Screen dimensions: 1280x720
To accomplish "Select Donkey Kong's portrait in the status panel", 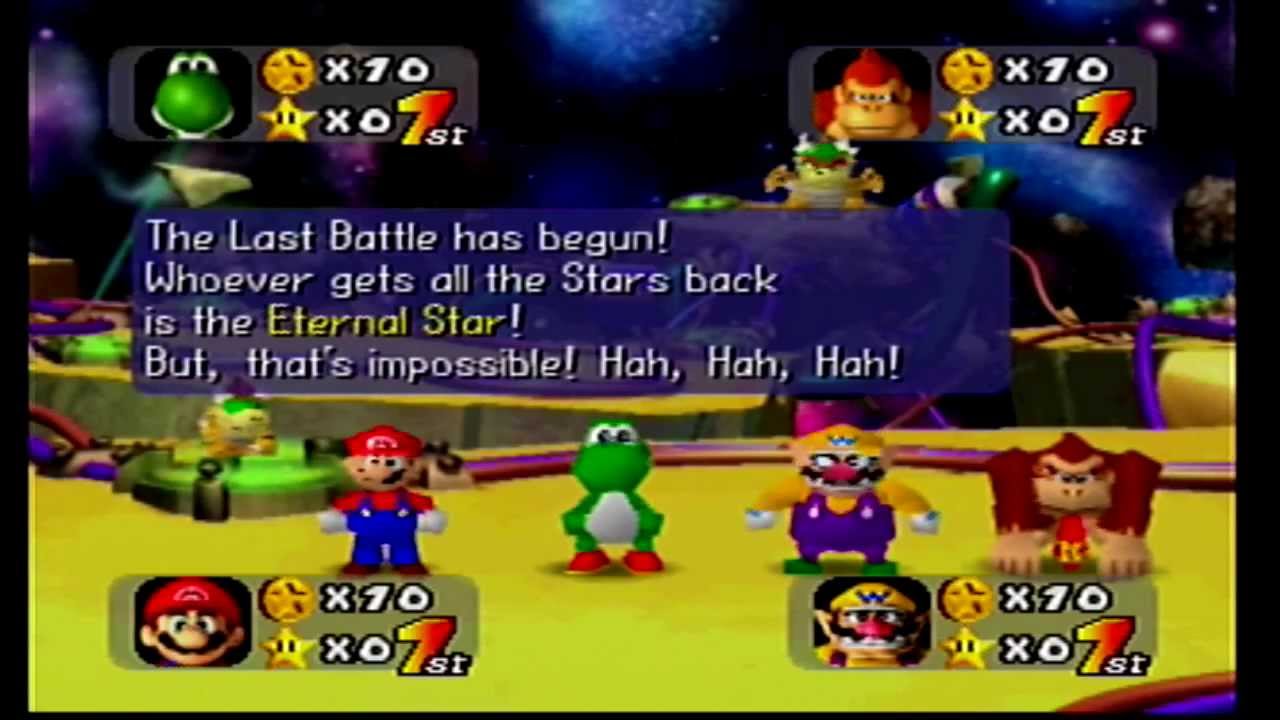I will pyautogui.click(x=870, y=95).
